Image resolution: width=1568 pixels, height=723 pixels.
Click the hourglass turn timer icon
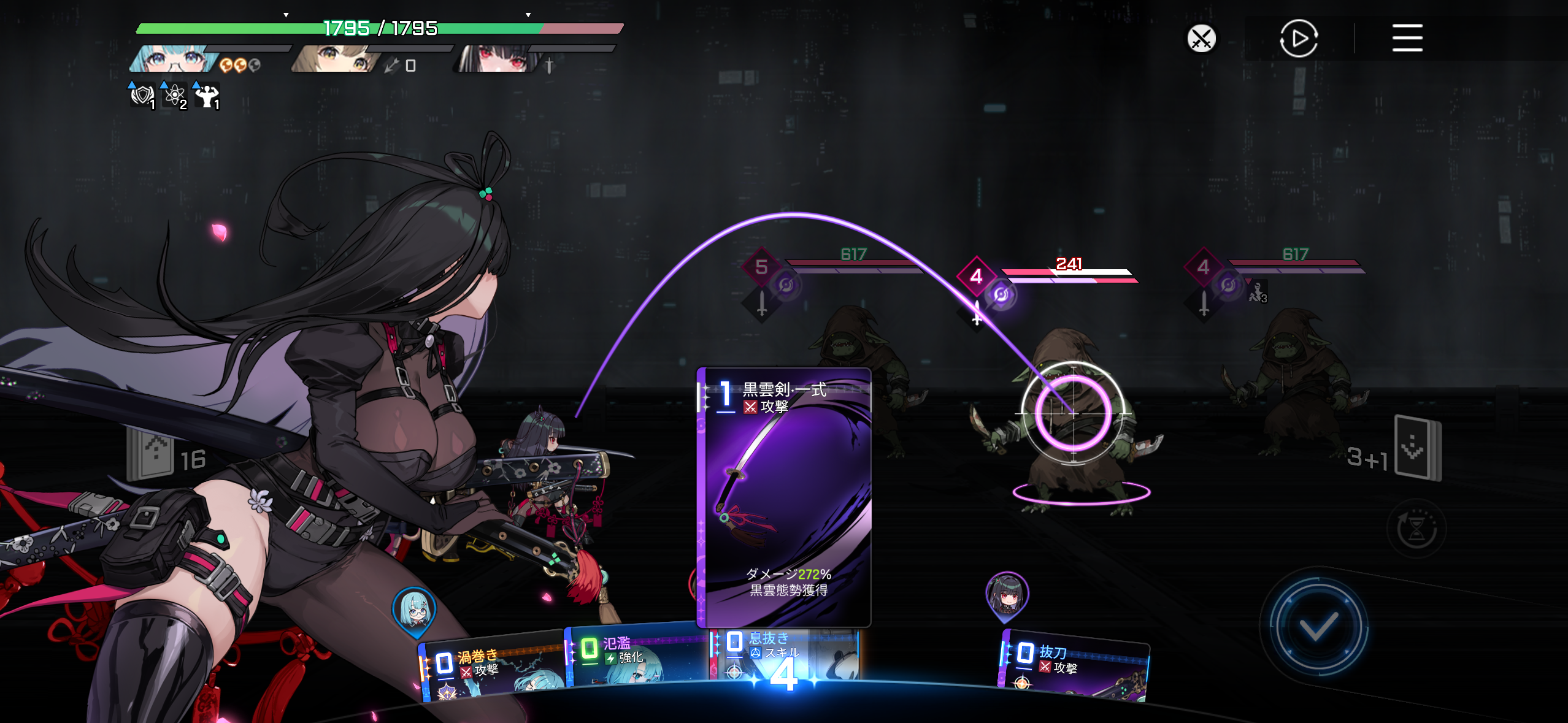click(1416, 529)
